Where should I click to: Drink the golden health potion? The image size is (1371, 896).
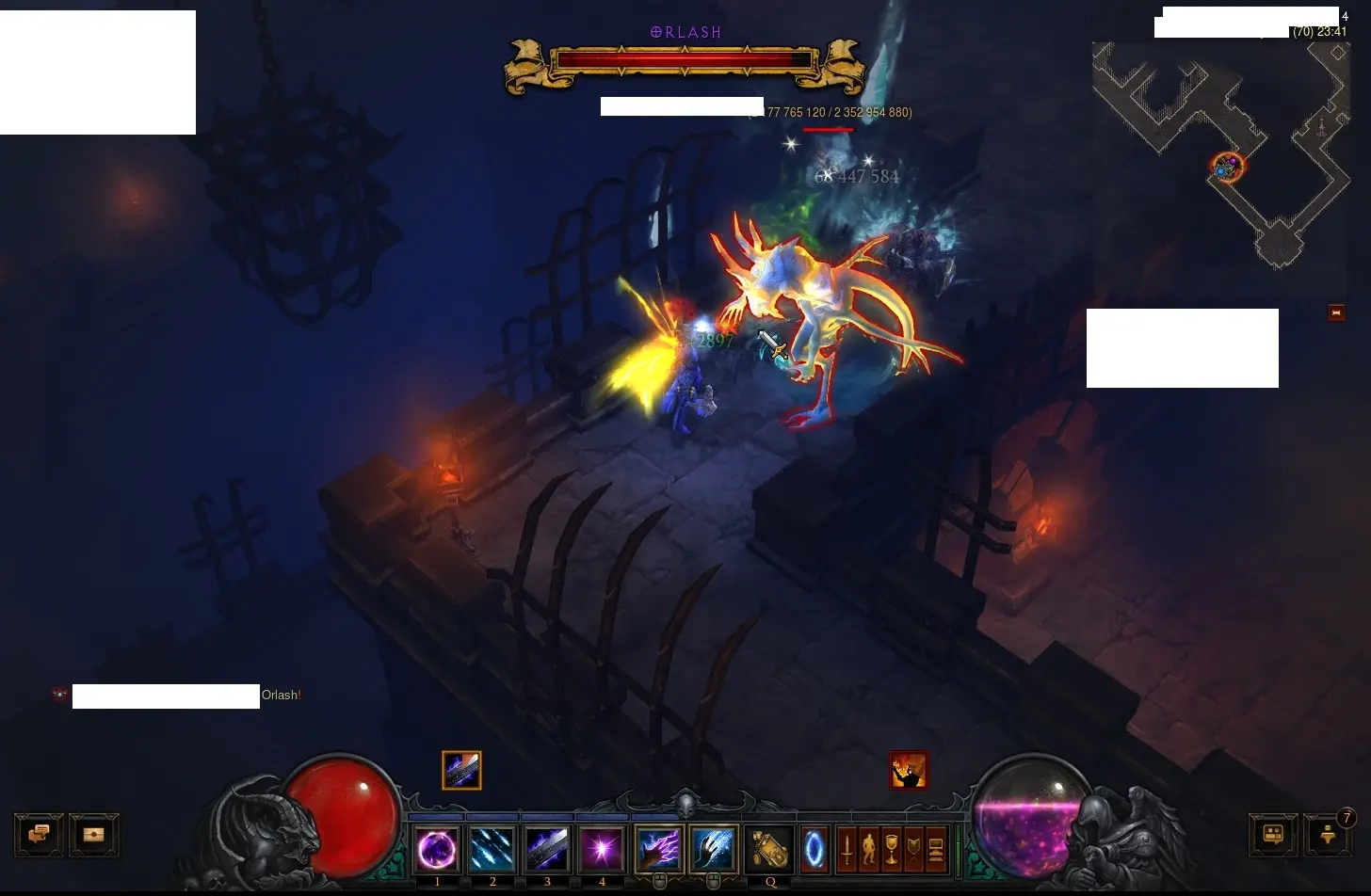click(x=770, y=851)
